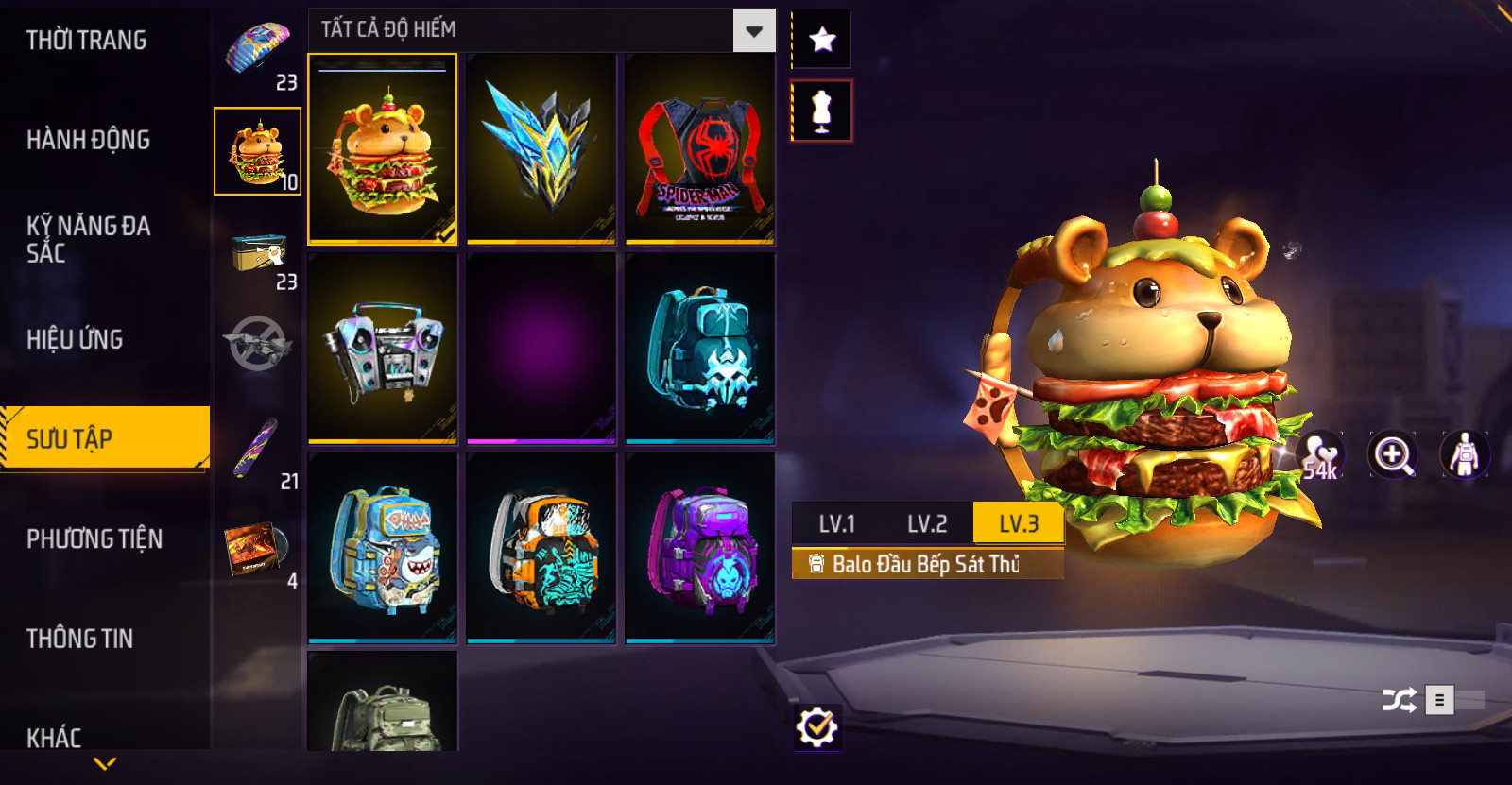Screen dimensions: 1512x785
Task: Open the Phương Tiện menu
Action: 94,538
